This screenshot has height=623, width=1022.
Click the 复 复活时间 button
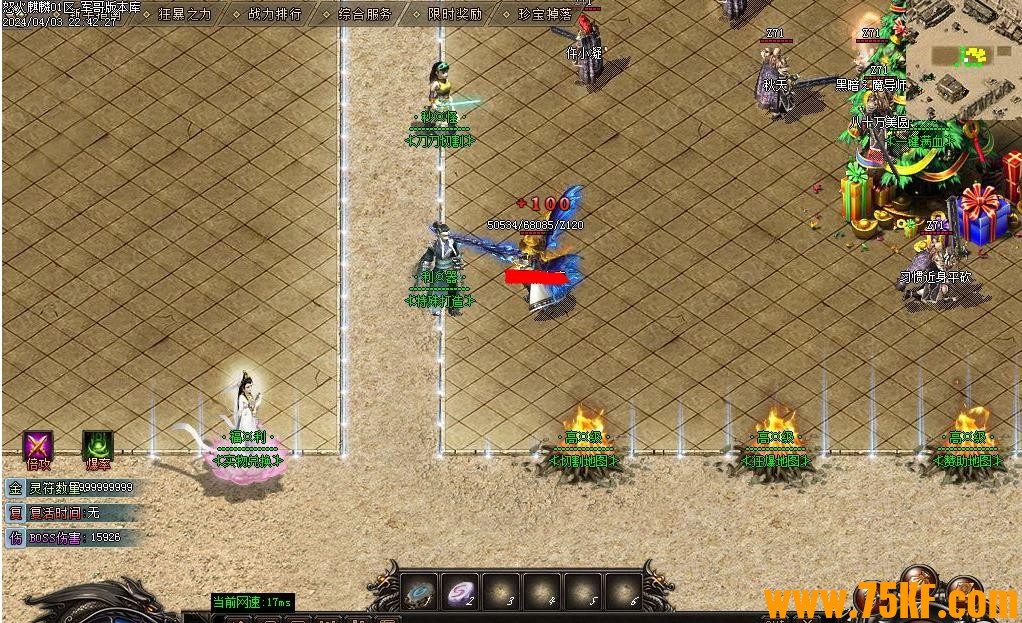click(15, 513)
